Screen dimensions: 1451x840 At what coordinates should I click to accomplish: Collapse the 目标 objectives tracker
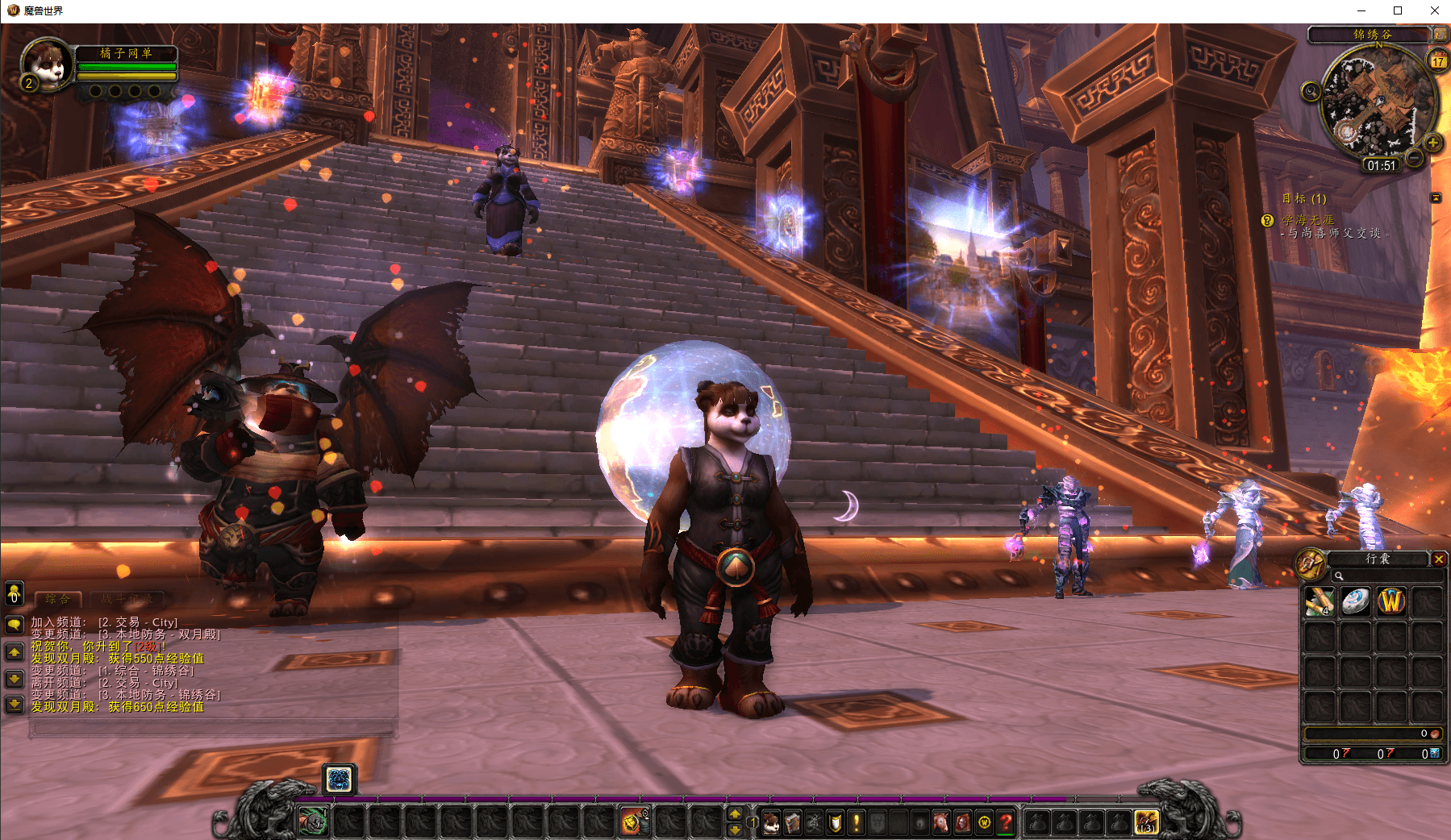pyautogui.click(x=1436, y=198)
